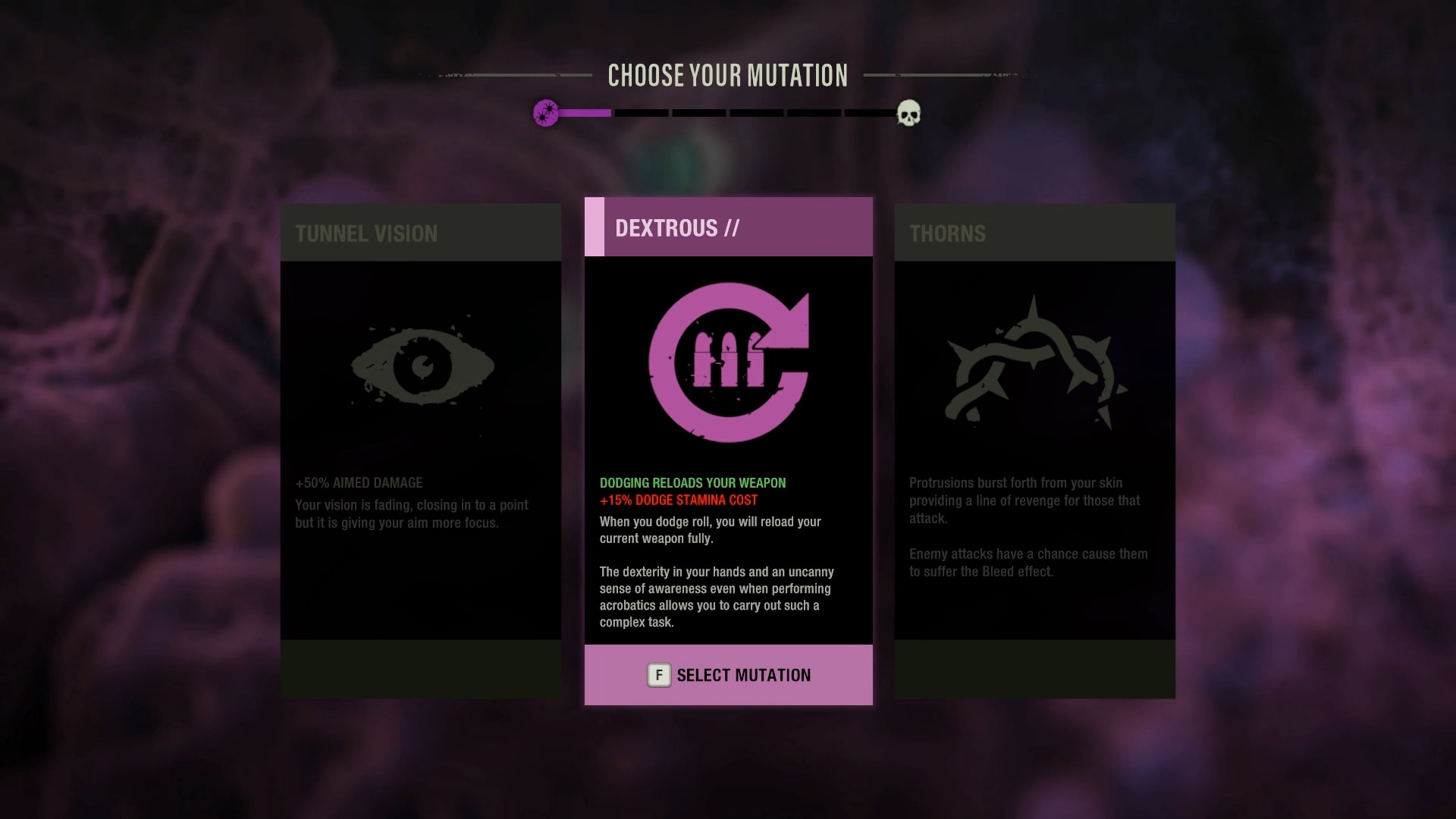The height and width of the screenshot is (819, 1456).
Task: Click the purple starburst node on the progress bar
Action: point(547,113)
